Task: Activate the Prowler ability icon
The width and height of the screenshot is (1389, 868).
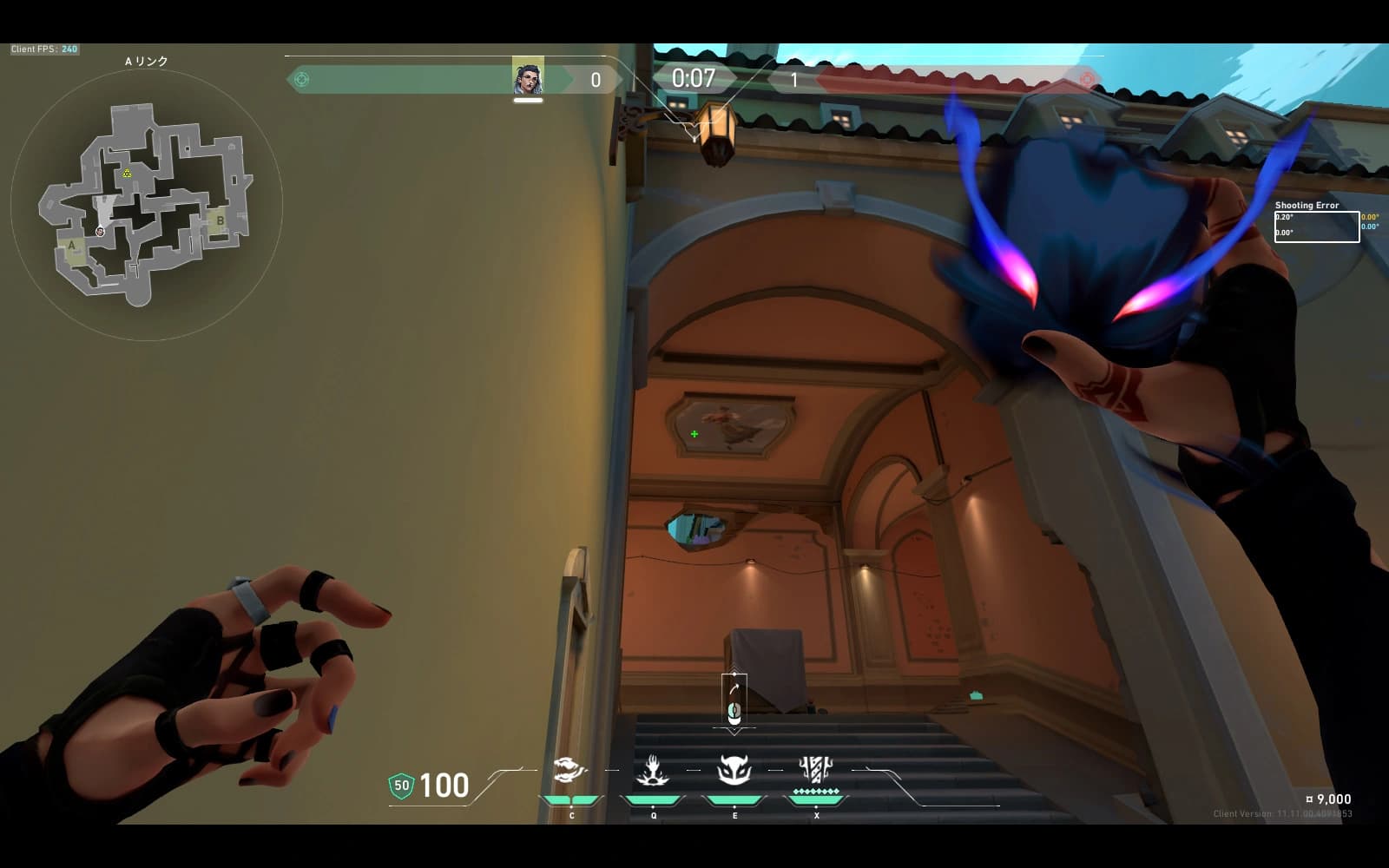Action: [570, 770]
